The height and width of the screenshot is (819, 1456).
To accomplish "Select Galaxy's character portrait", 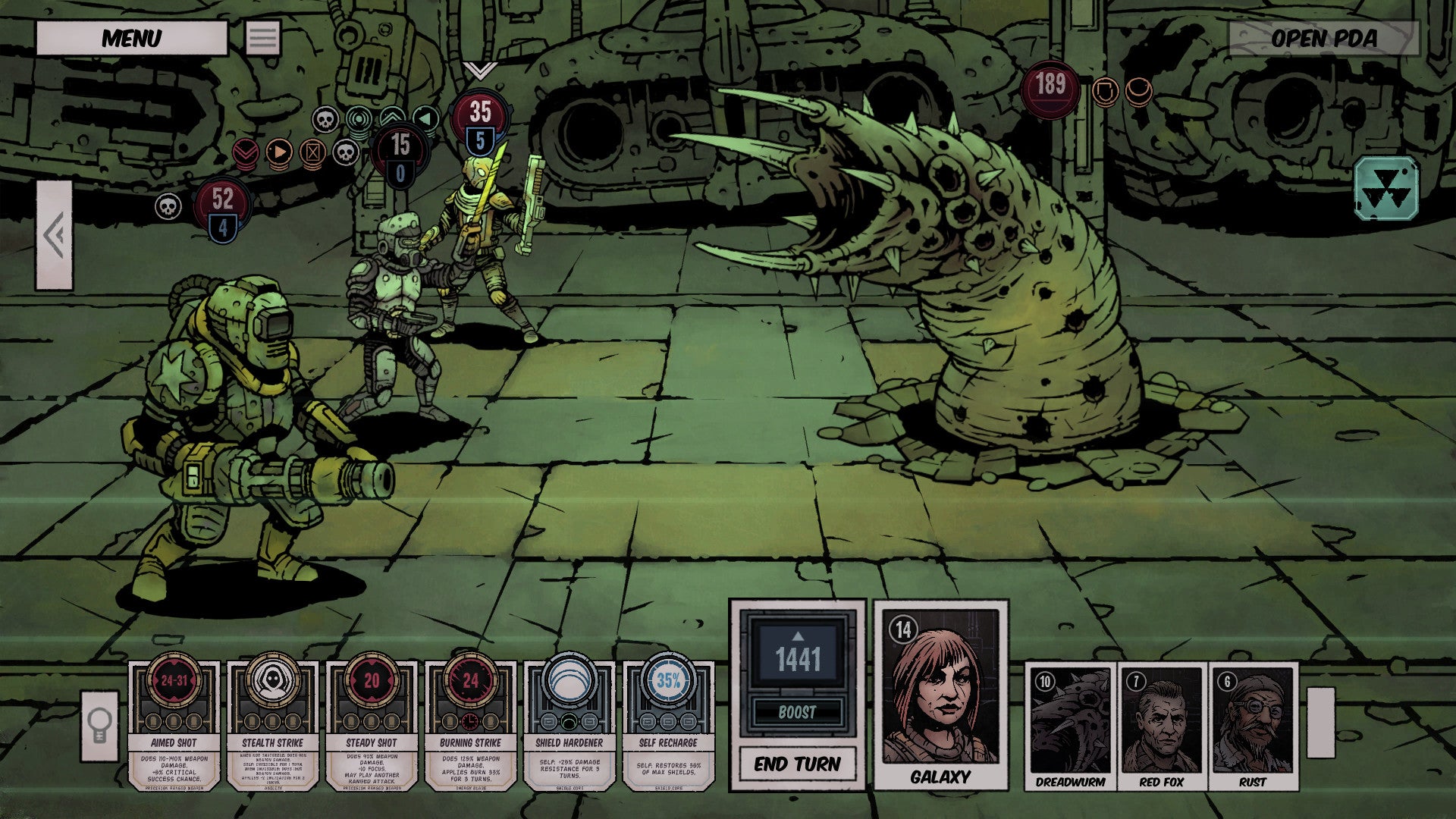I will pyautogui.click(x=940, y=694).
